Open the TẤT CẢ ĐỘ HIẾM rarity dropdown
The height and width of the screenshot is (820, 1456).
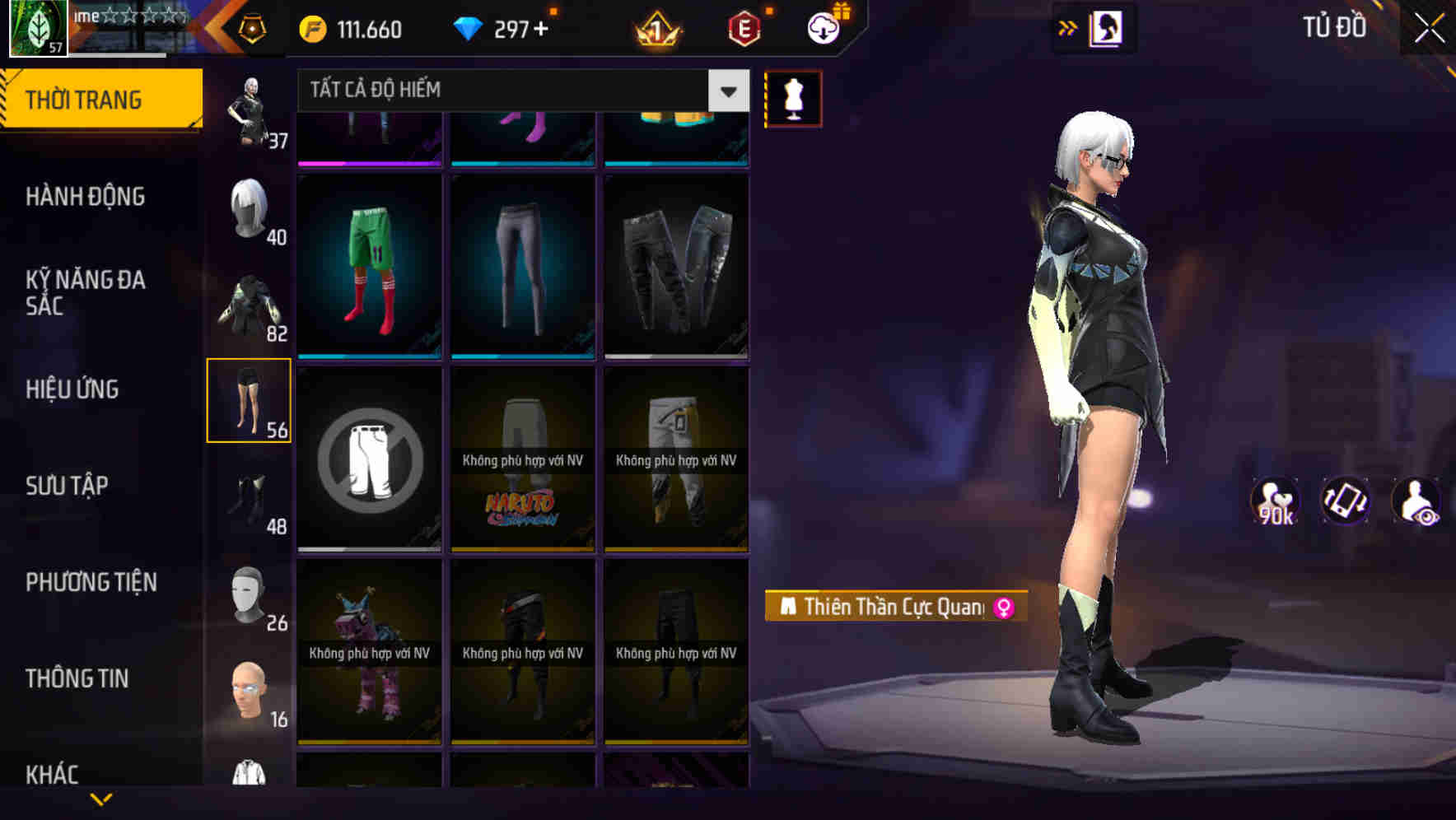pos(511,91)
